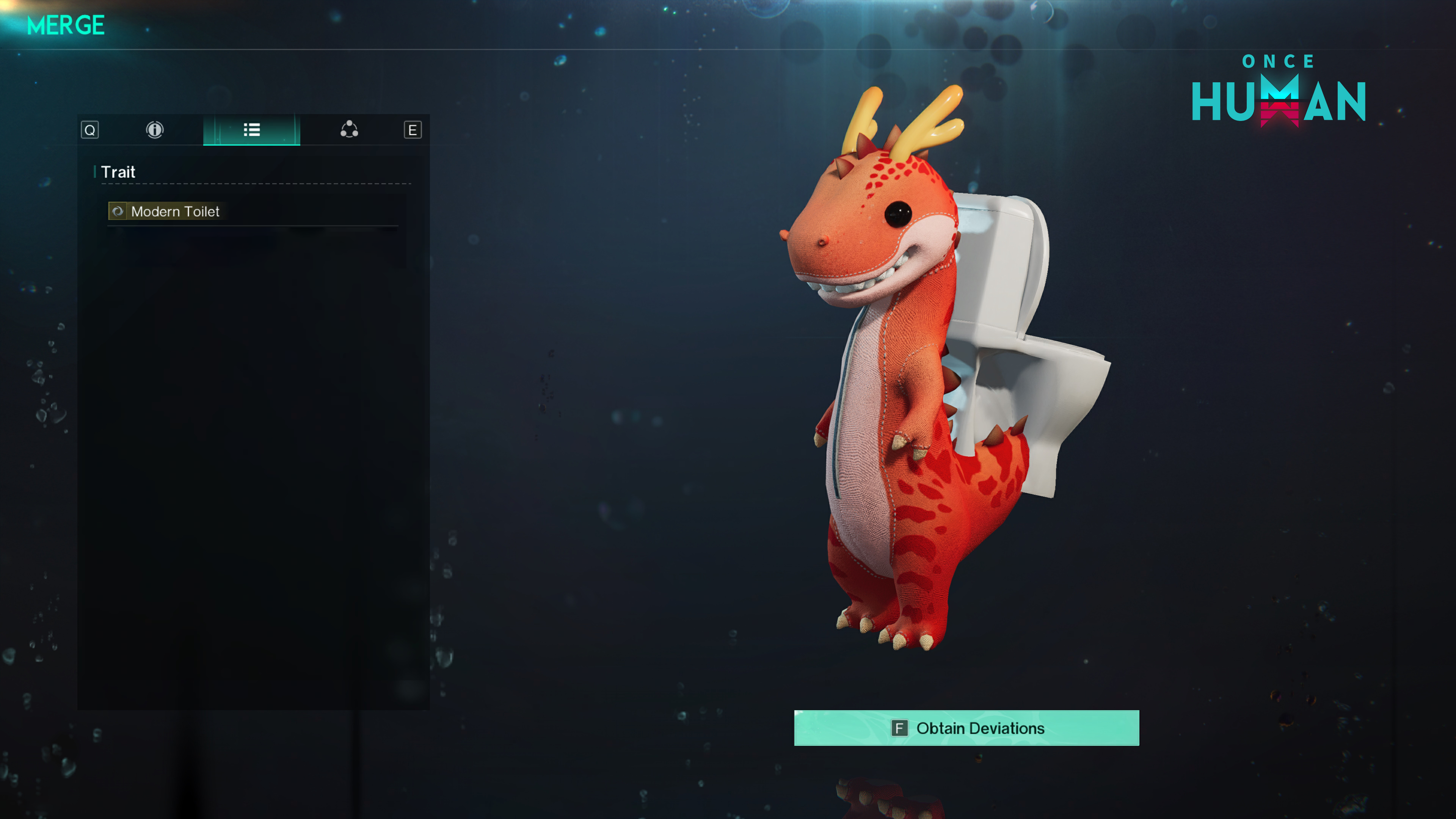The height and width of the screenshot is (819, 1456).
Task: Select the trait list tab
Action: coord(251,130)
